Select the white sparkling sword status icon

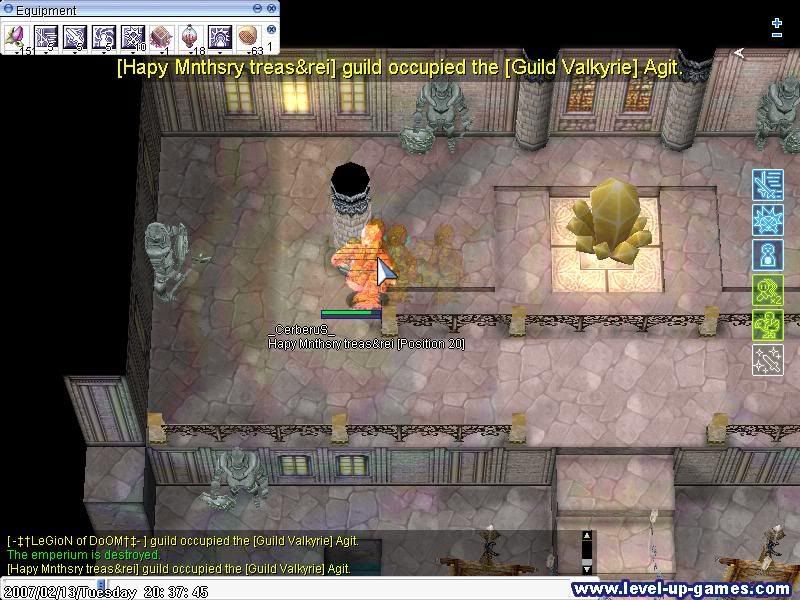click(767, 360)
